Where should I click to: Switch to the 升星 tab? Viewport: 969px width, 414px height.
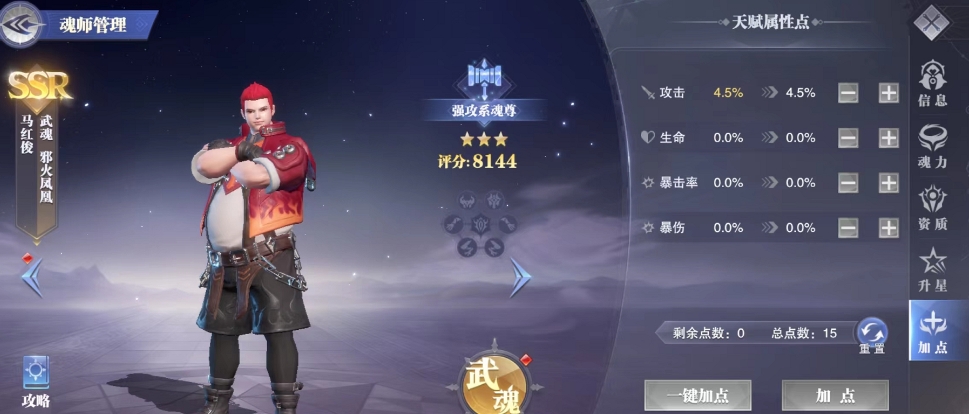pos(932,269)
